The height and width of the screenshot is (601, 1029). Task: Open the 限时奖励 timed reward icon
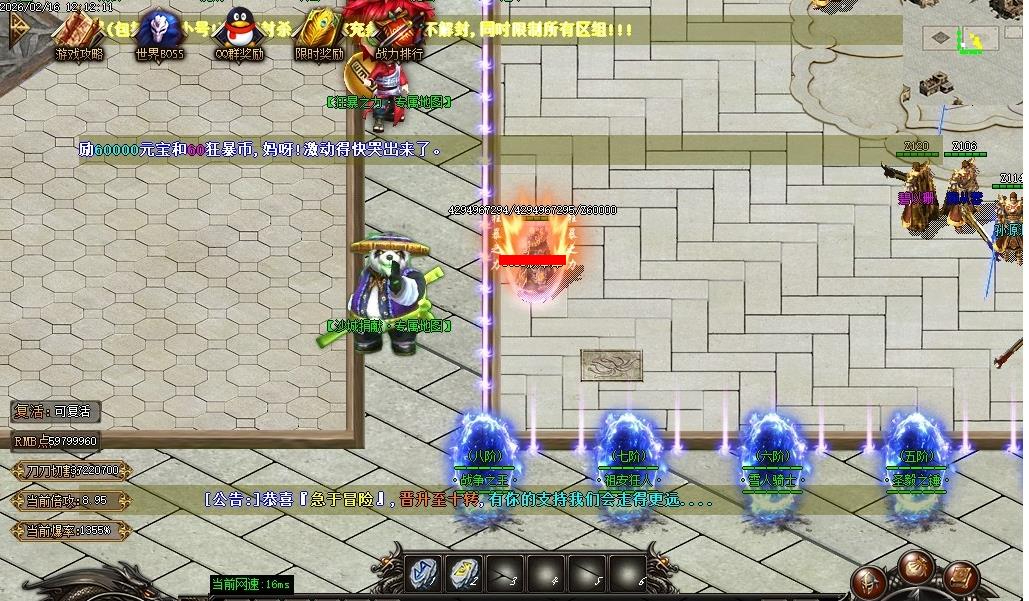319,35
